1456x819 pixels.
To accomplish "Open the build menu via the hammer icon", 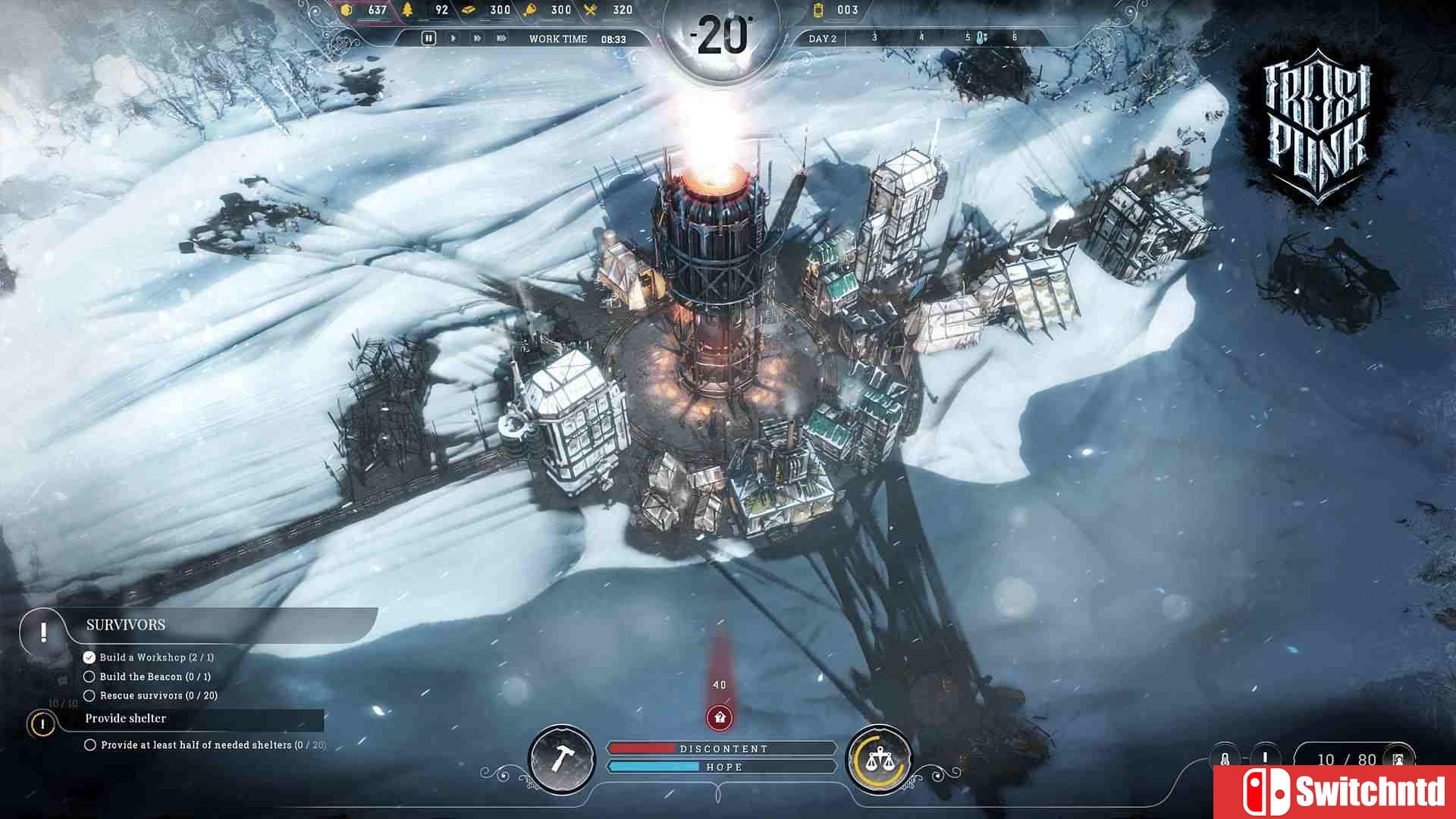I will [x=563, y=761].
